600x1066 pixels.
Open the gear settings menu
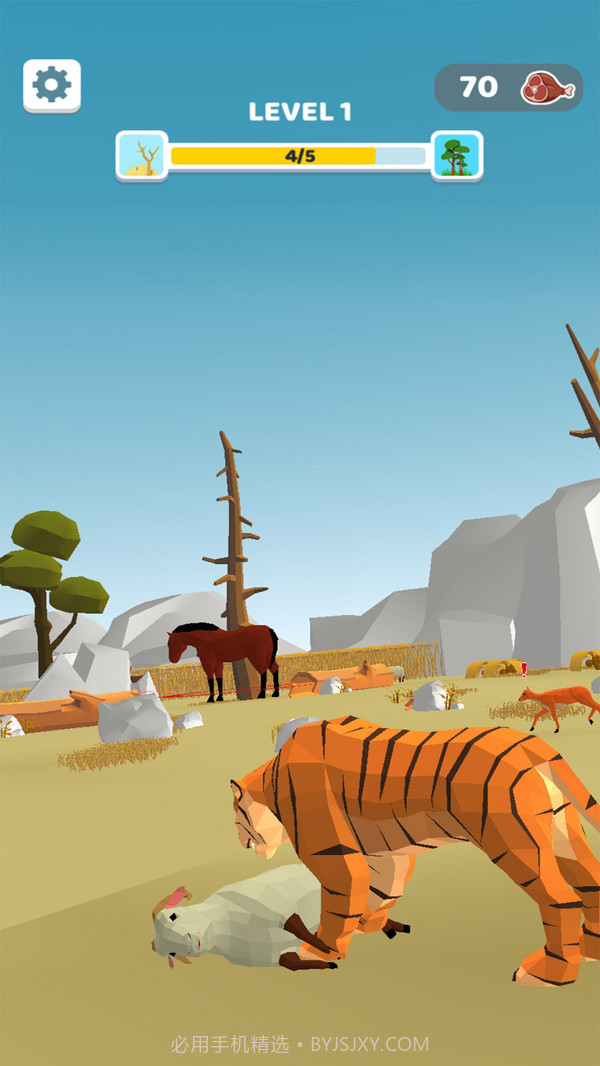coord(52,86)
